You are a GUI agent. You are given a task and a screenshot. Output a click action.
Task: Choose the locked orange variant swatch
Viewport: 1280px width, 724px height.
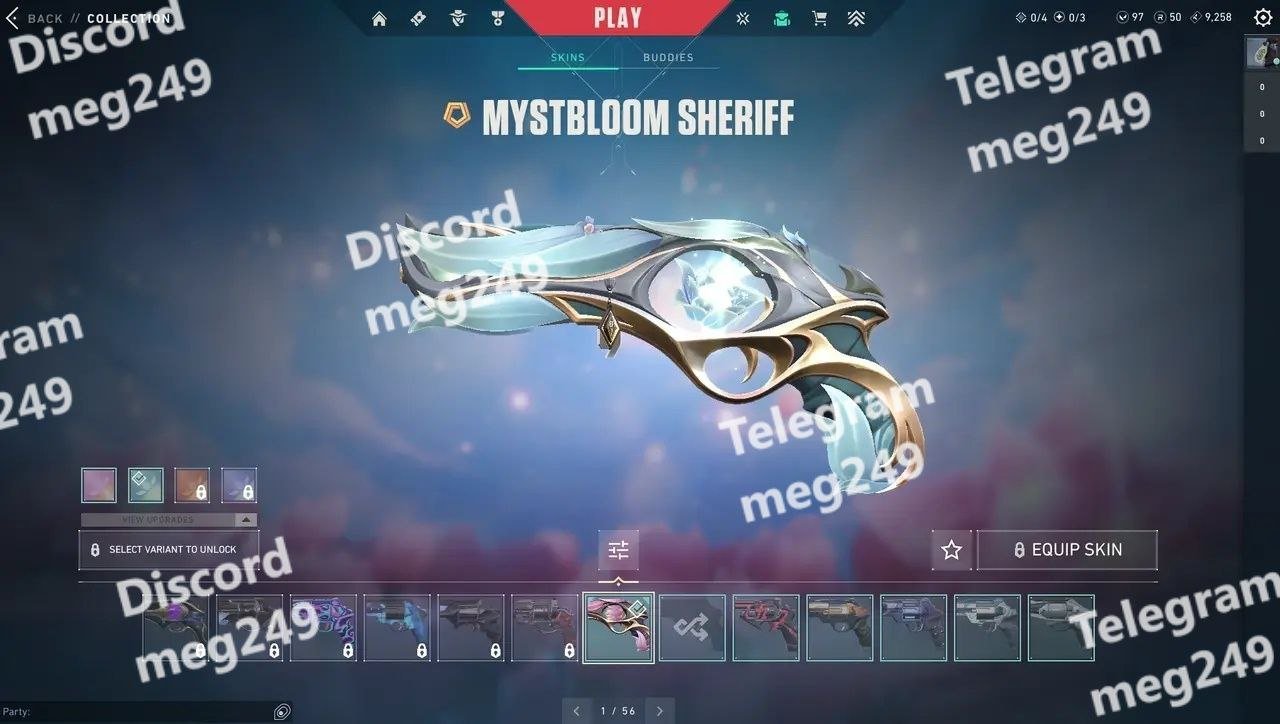click(x=192, y=485)
